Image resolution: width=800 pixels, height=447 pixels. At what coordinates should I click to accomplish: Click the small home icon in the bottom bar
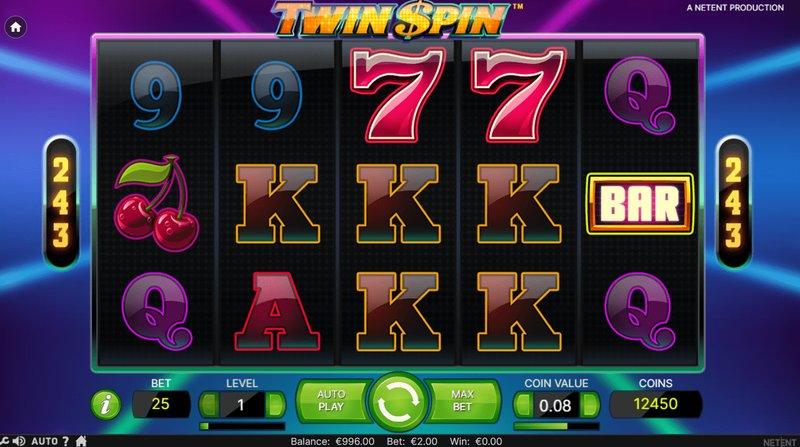[81, 440]
